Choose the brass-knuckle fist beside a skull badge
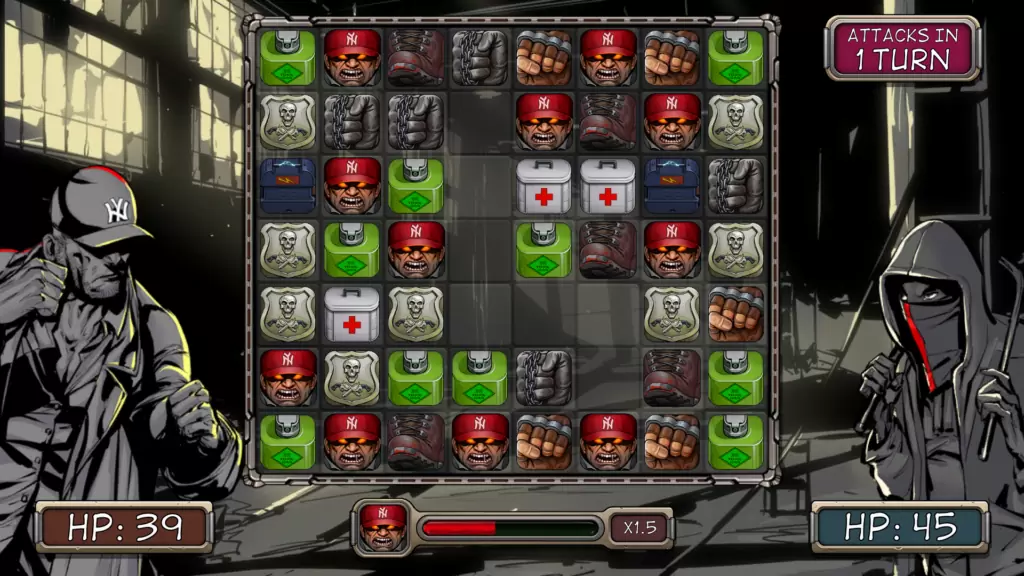1024x576 pixels. pos(736,313)
